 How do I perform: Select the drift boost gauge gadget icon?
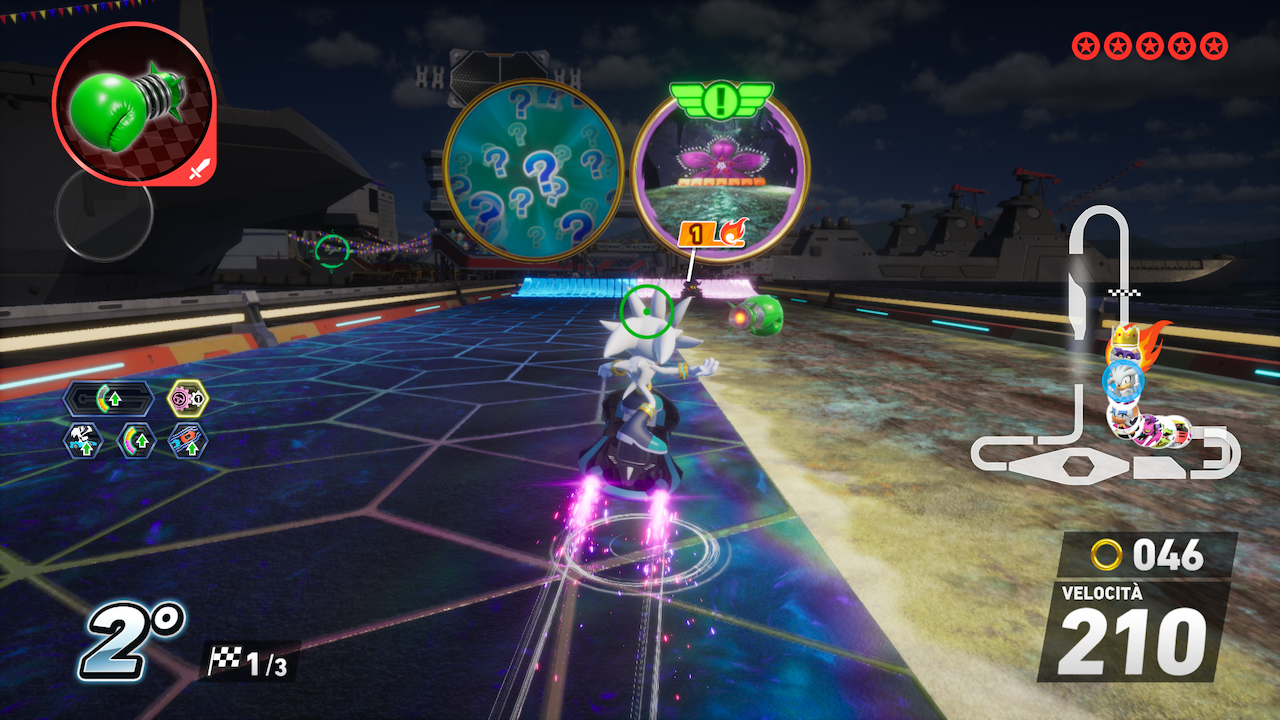coord(135,441)
